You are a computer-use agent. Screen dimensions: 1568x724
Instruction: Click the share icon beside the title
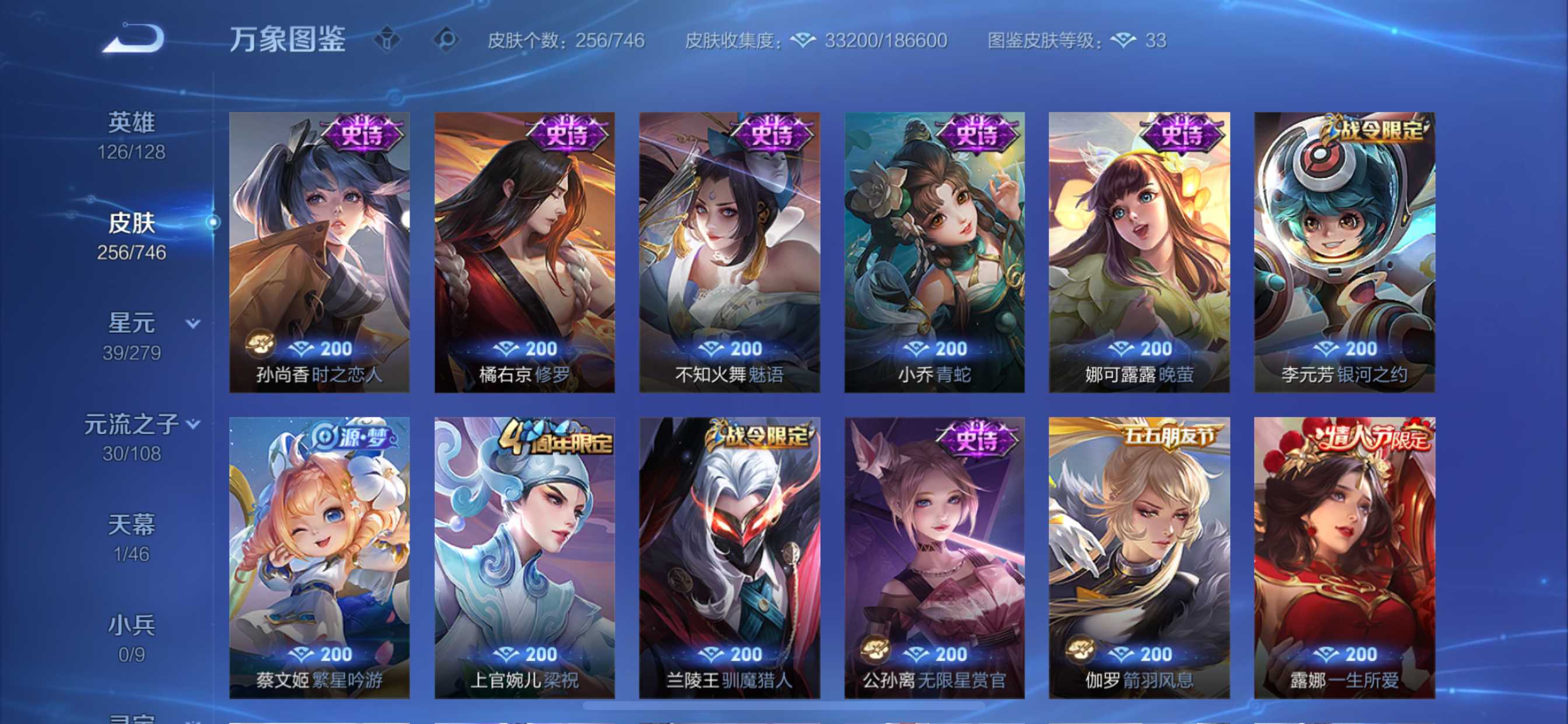coord(388,38)
